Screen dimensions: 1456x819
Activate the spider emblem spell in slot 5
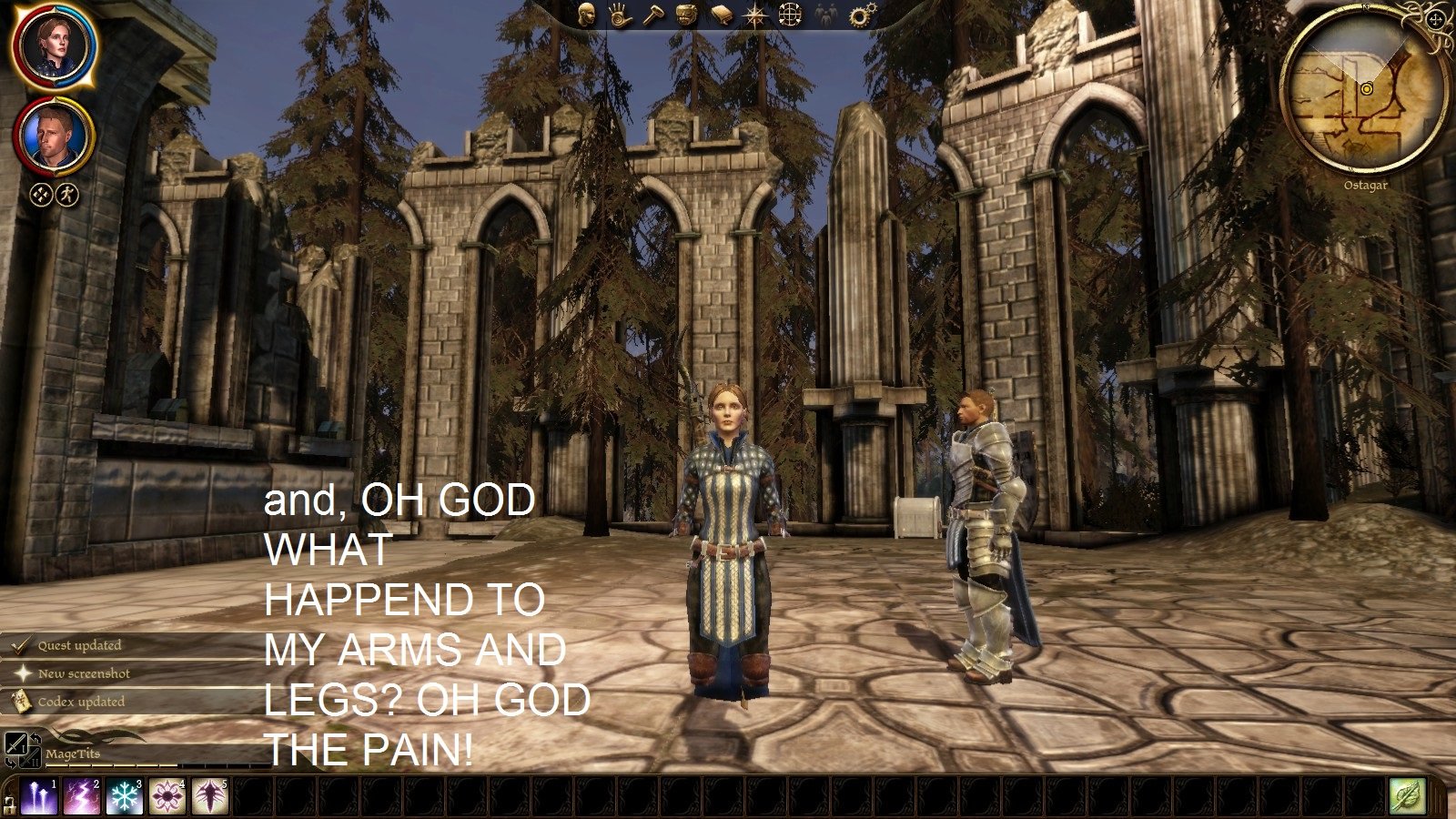pyautogui.click(x=210, y=797)
